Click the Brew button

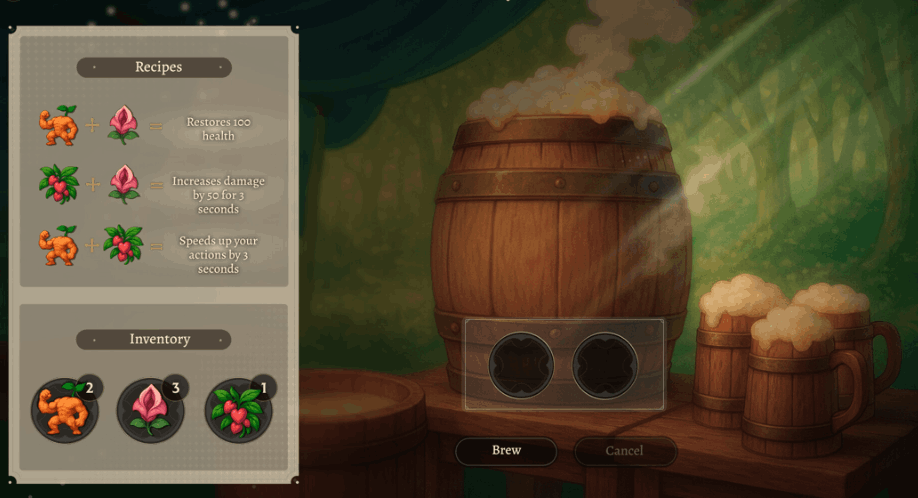506,451
